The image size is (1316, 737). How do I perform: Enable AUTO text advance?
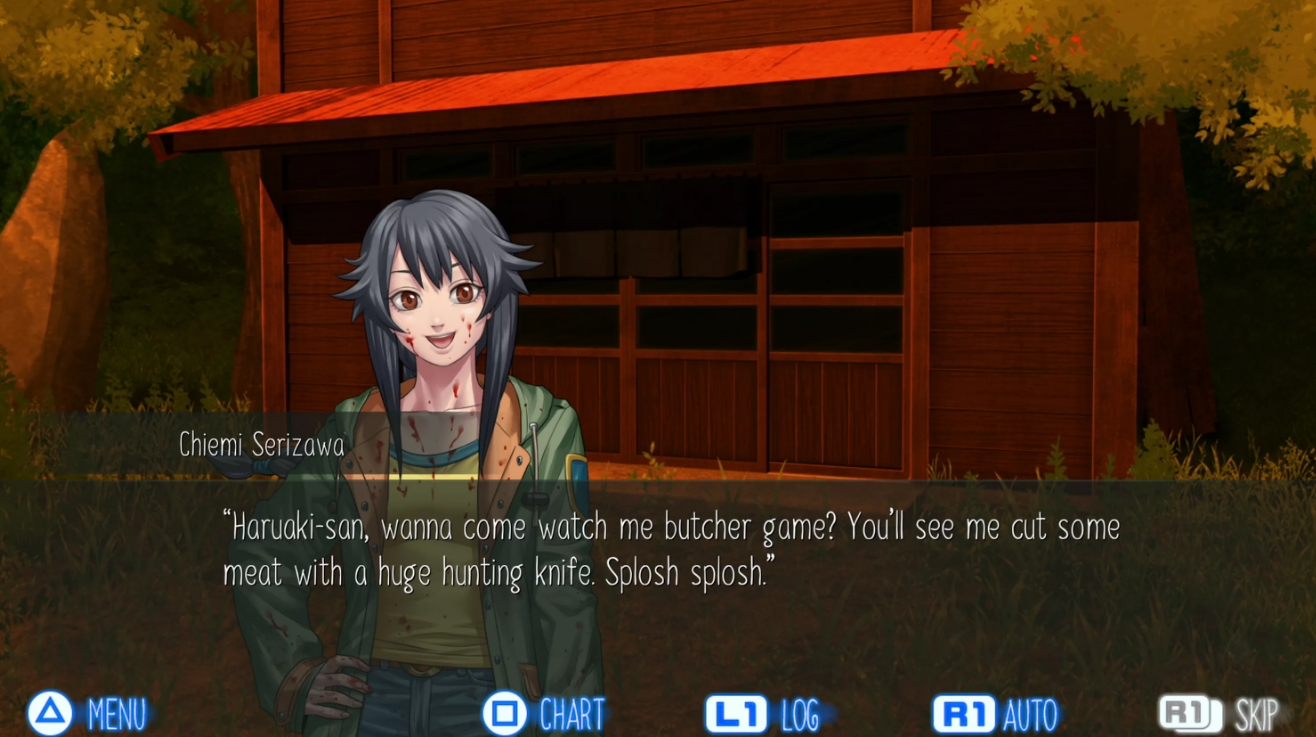996,714
